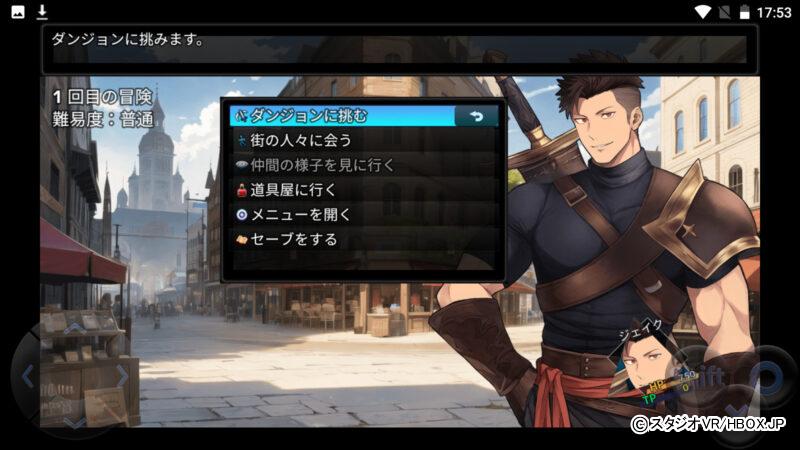Tap the virtual d-pad up arrow
Viewport: 800px width, 450px height.
pos(75,329)
